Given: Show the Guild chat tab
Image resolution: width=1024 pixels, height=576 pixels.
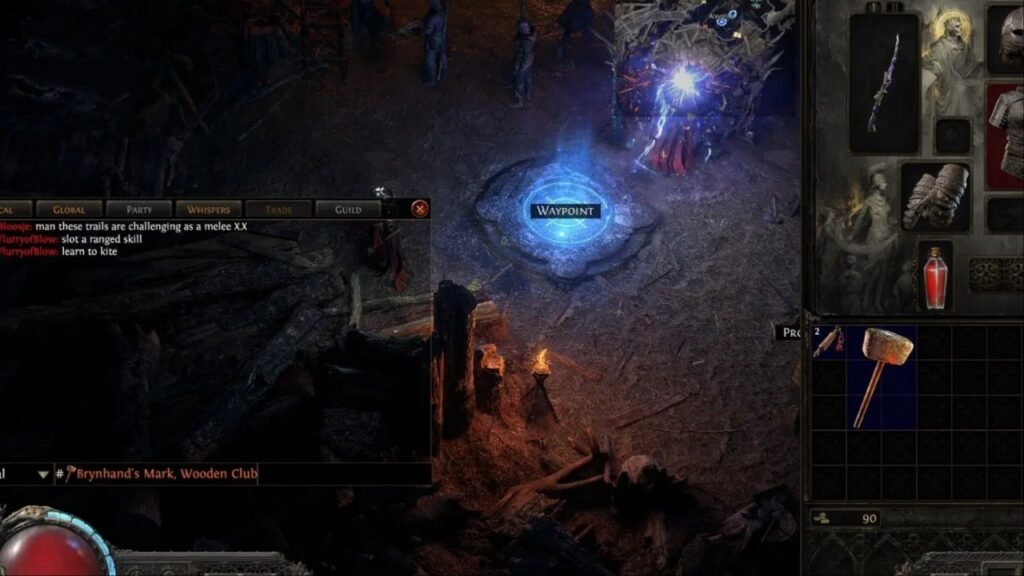Looking at the screenshot, I should [x=348, y=209].
